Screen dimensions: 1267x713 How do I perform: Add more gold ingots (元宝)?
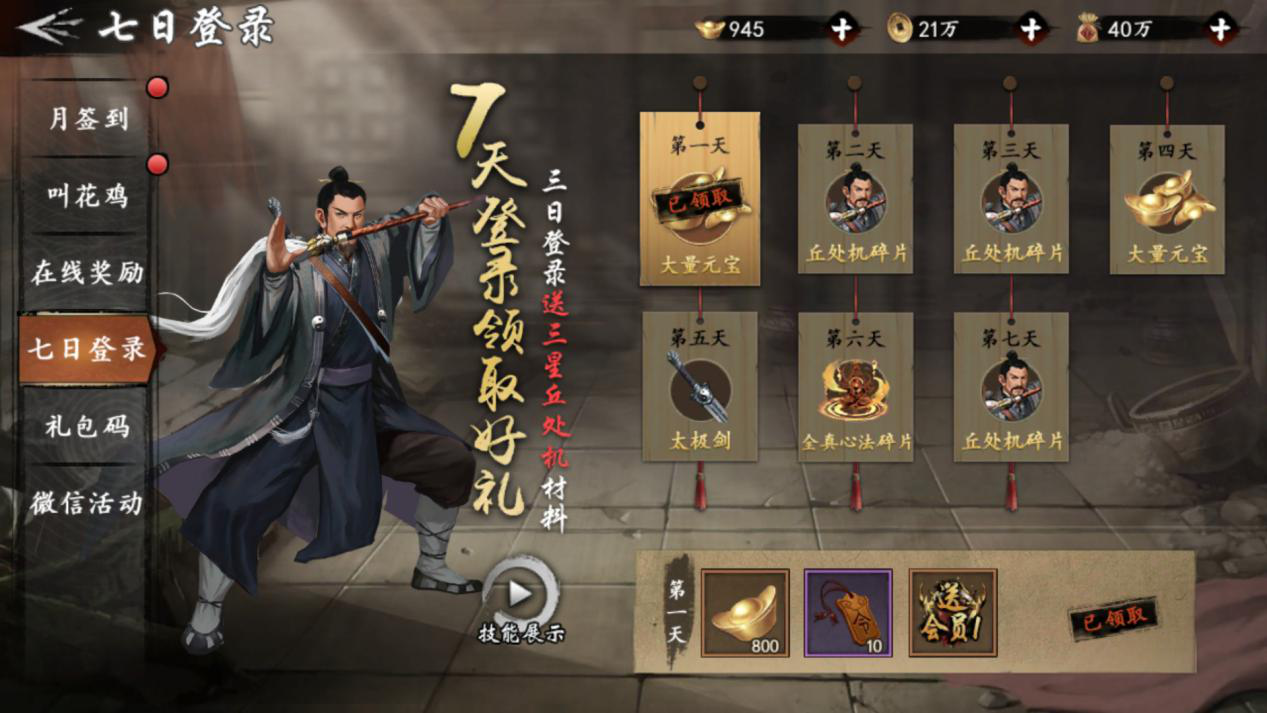pos(842,30)
